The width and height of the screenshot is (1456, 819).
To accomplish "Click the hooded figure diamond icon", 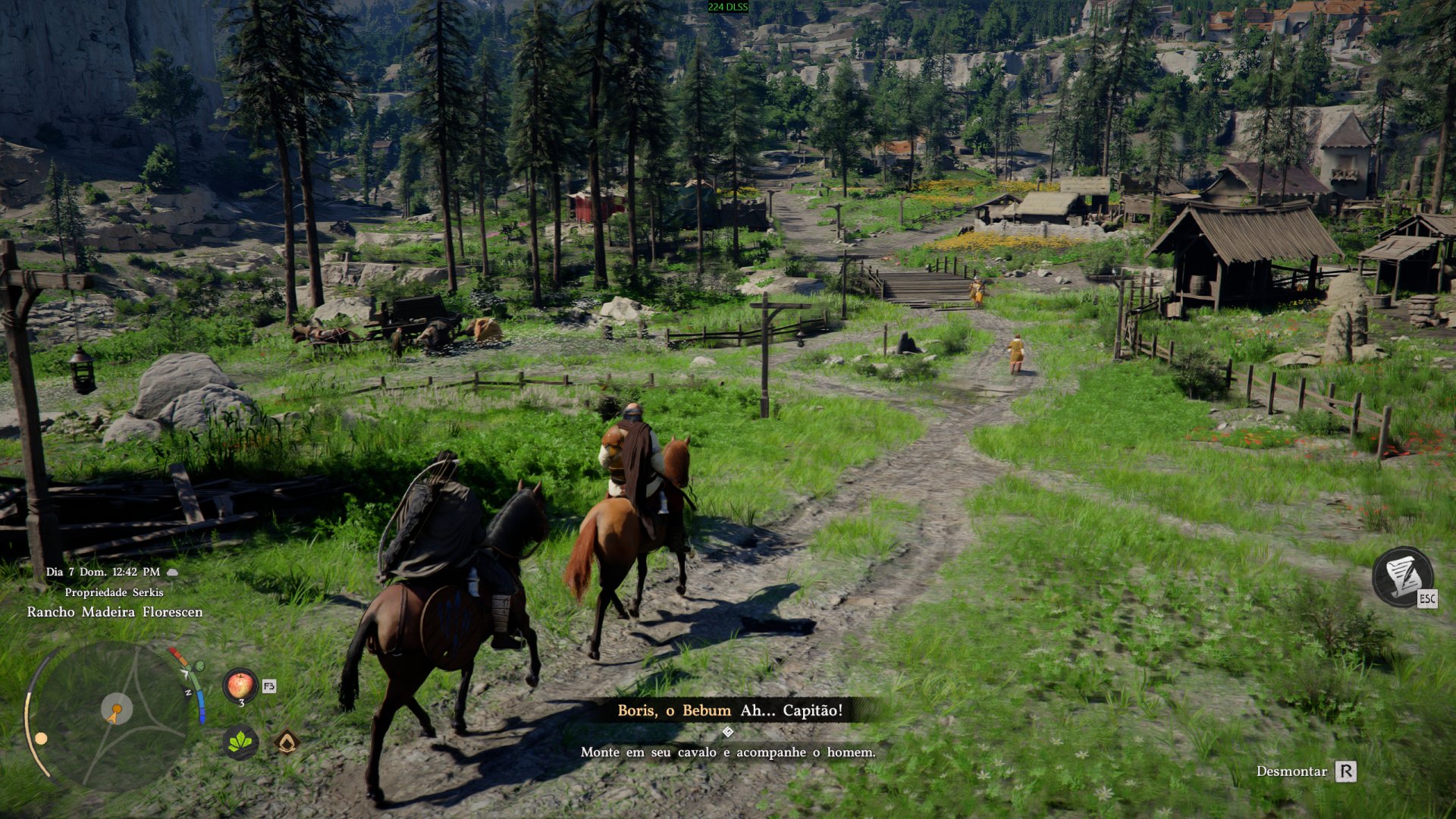I will click(x=286, y=742).
